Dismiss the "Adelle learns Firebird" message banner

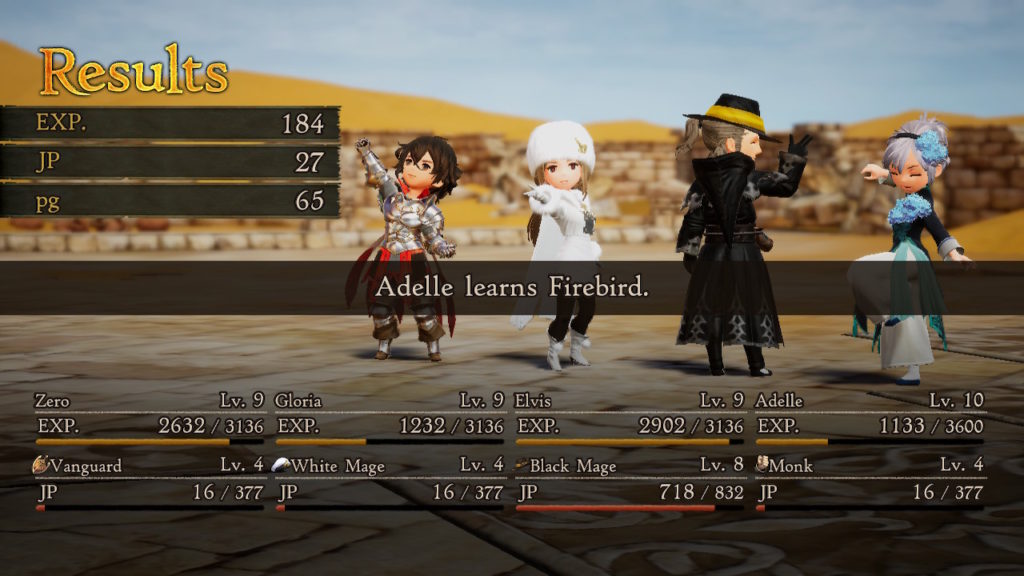click(512, 288)
